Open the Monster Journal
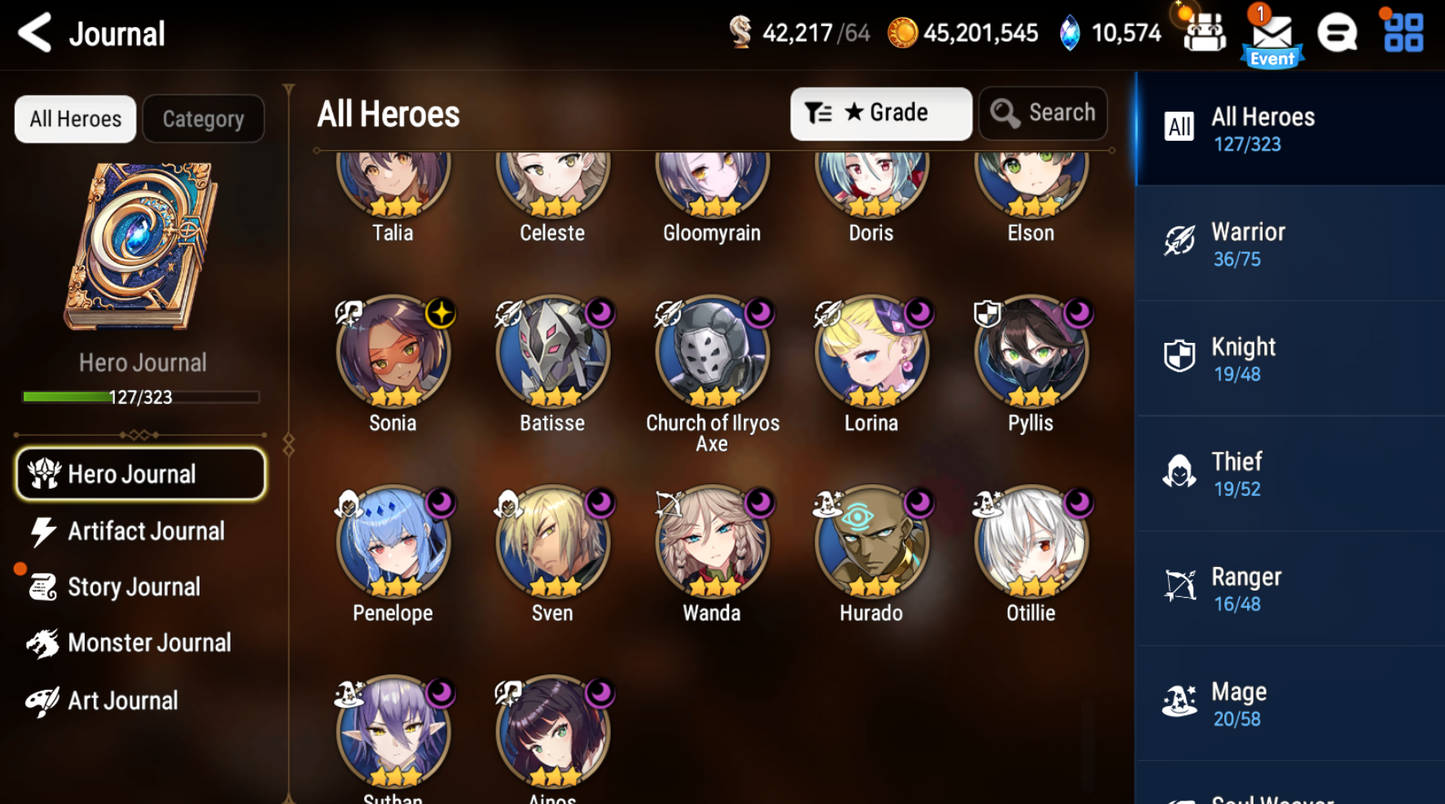Viewport: 1445px width, 804px height. tap(148, 643)
